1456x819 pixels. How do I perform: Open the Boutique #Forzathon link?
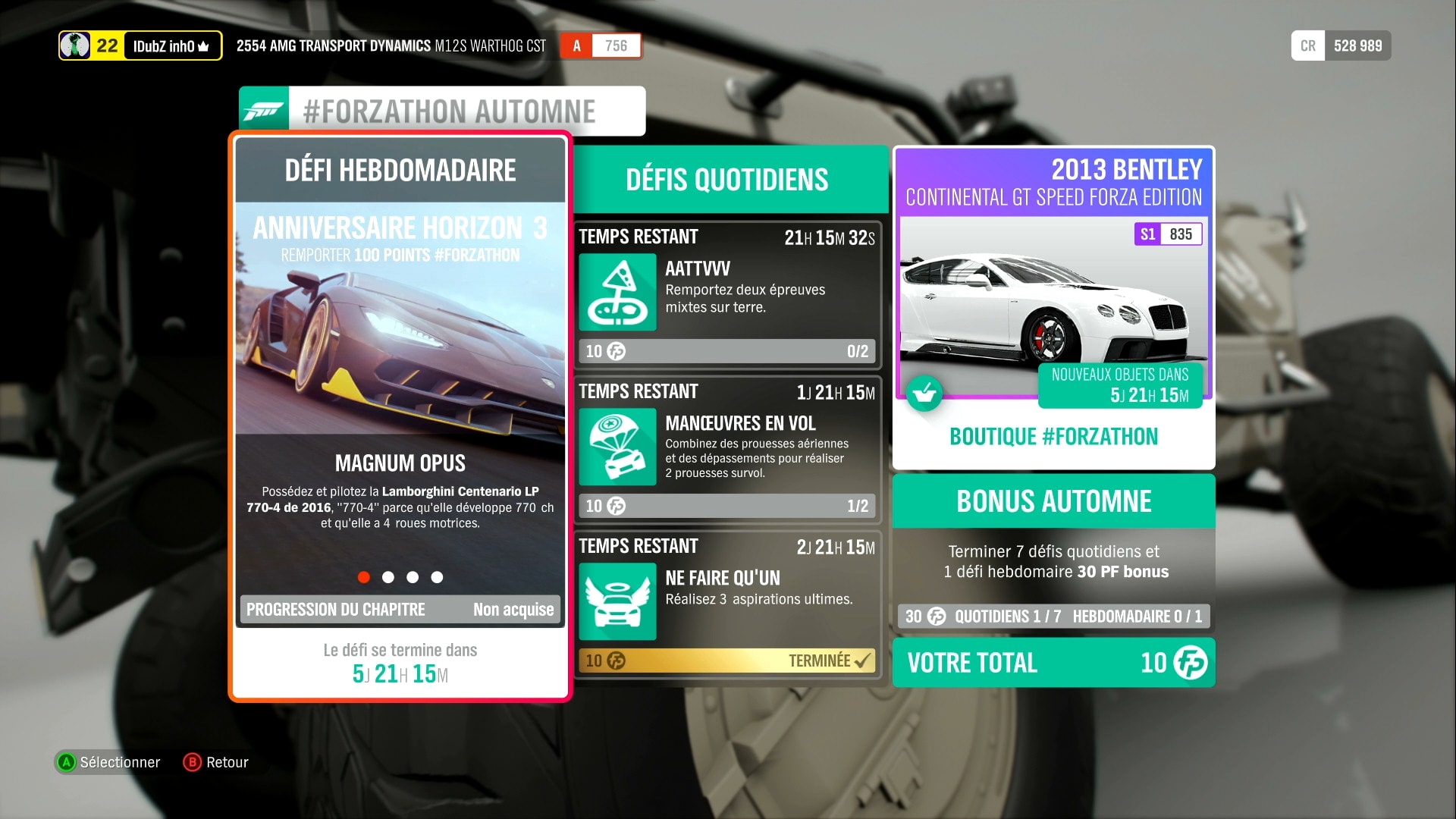1053,436
